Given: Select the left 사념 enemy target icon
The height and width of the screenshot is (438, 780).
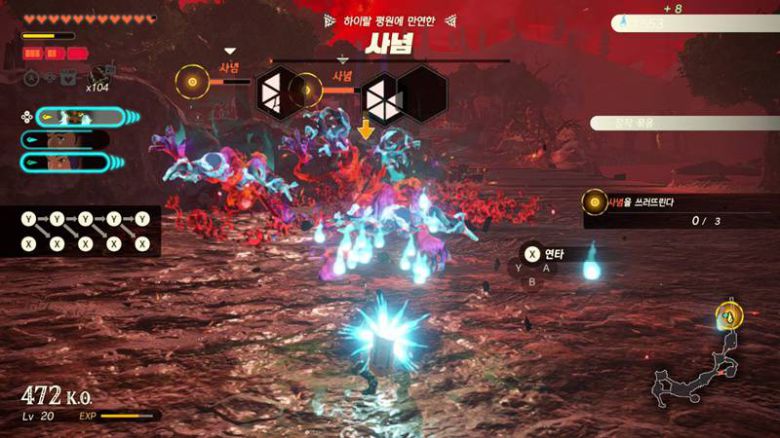Looking at the screenshot, I should click(191, 82).
